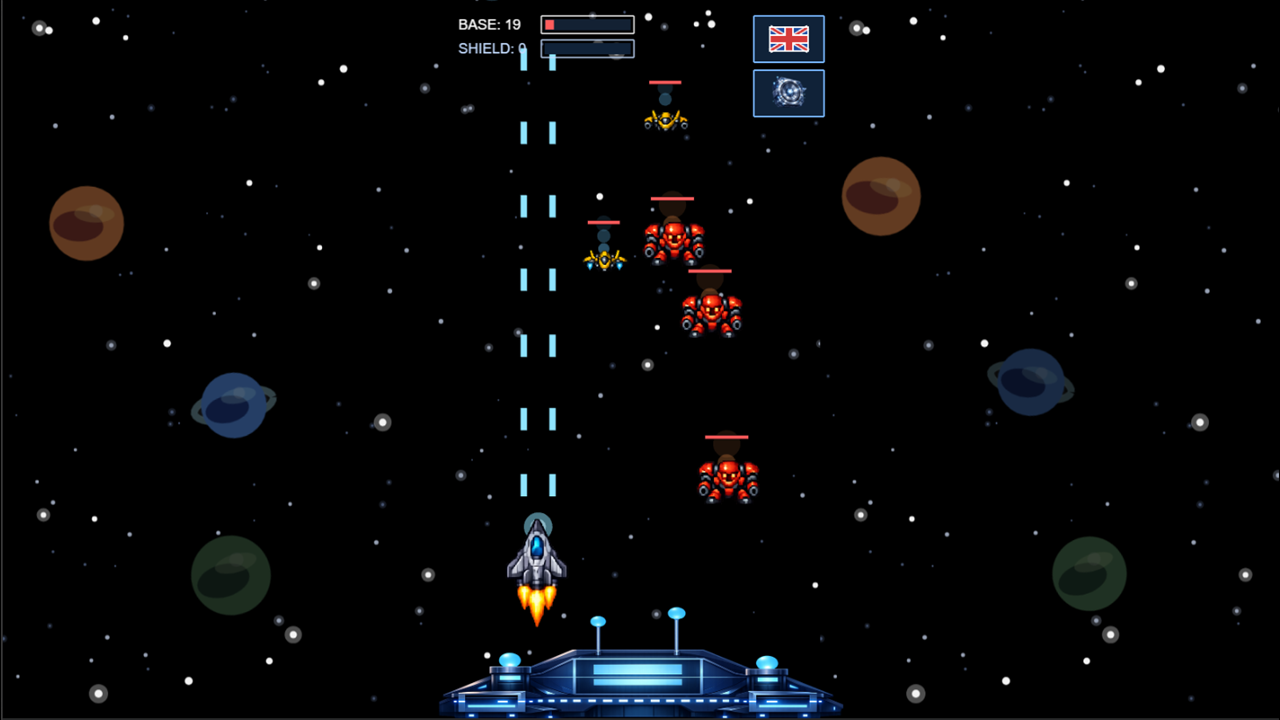Image resolution: width=1280 pixels, height=720 pixels.
Task: Click the speaker sound icon
Action: click(x=789, y=92)
